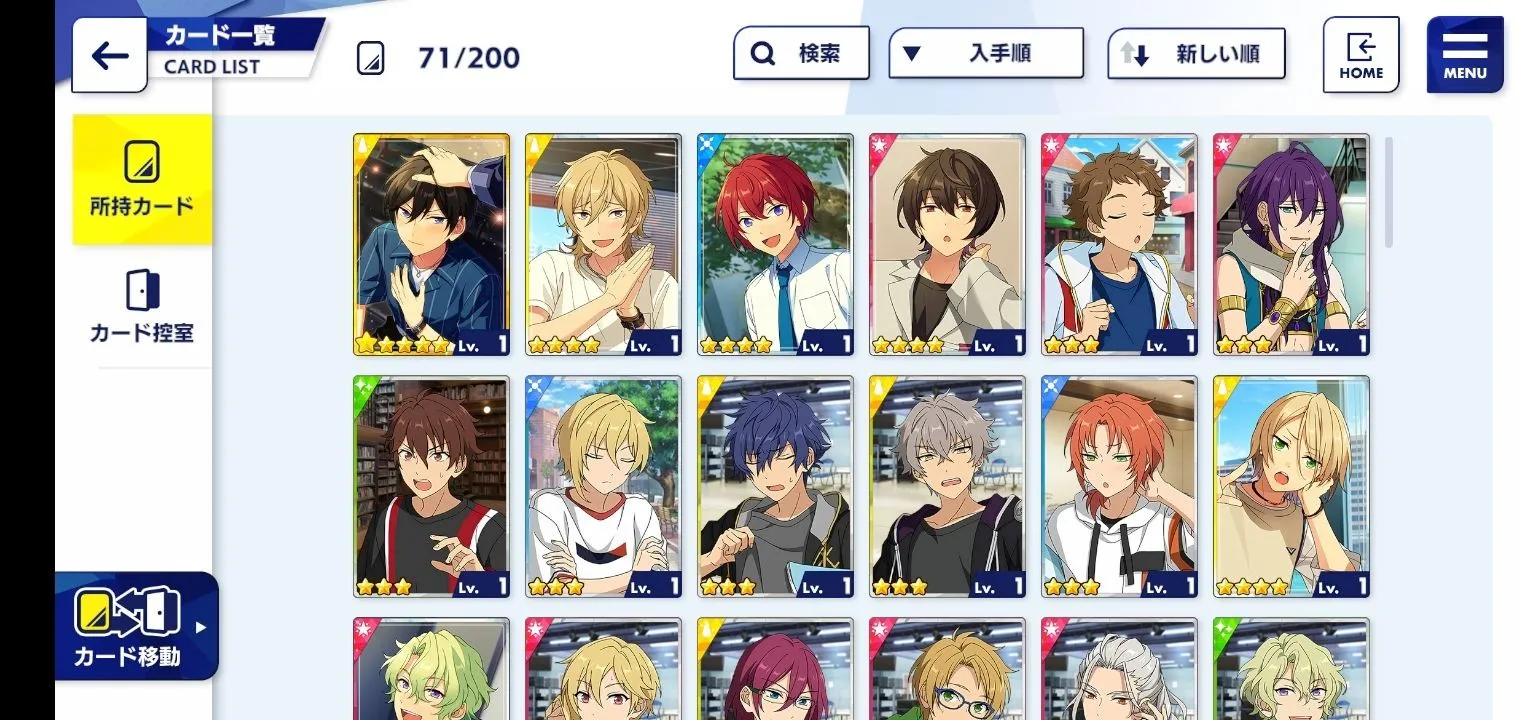
Task: Select the purple-haired card with gold bracelets
Action: coord(1291,245)
